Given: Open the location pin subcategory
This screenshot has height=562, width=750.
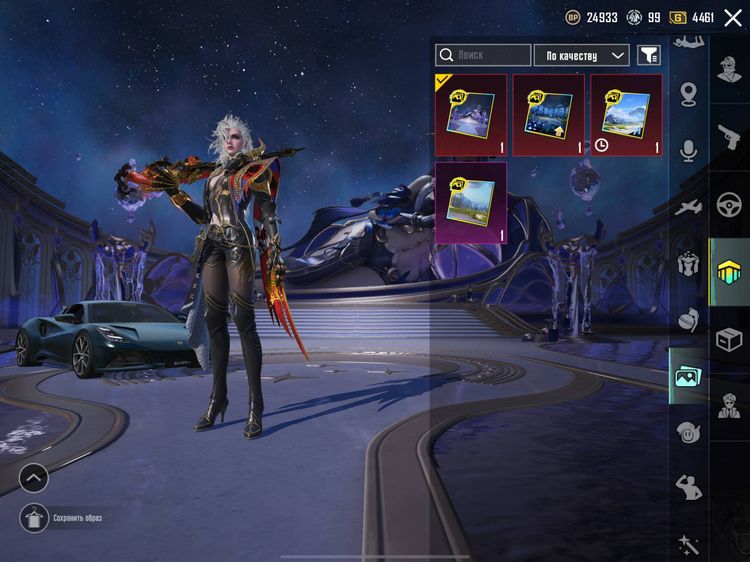Looking at the screenshot, I should pyautogui.click(x=688, y=95).
